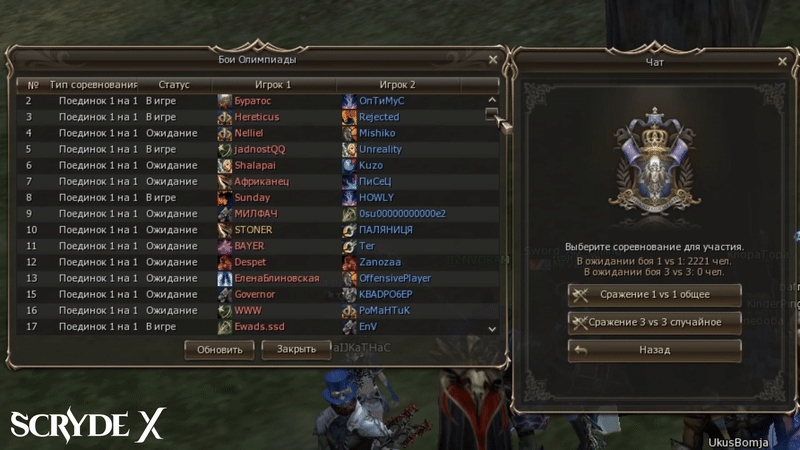Viewport: 800px width, 450px height.
Task: Select the Nelliel vs Mishiko match row
Action: [x=250, y=133]
